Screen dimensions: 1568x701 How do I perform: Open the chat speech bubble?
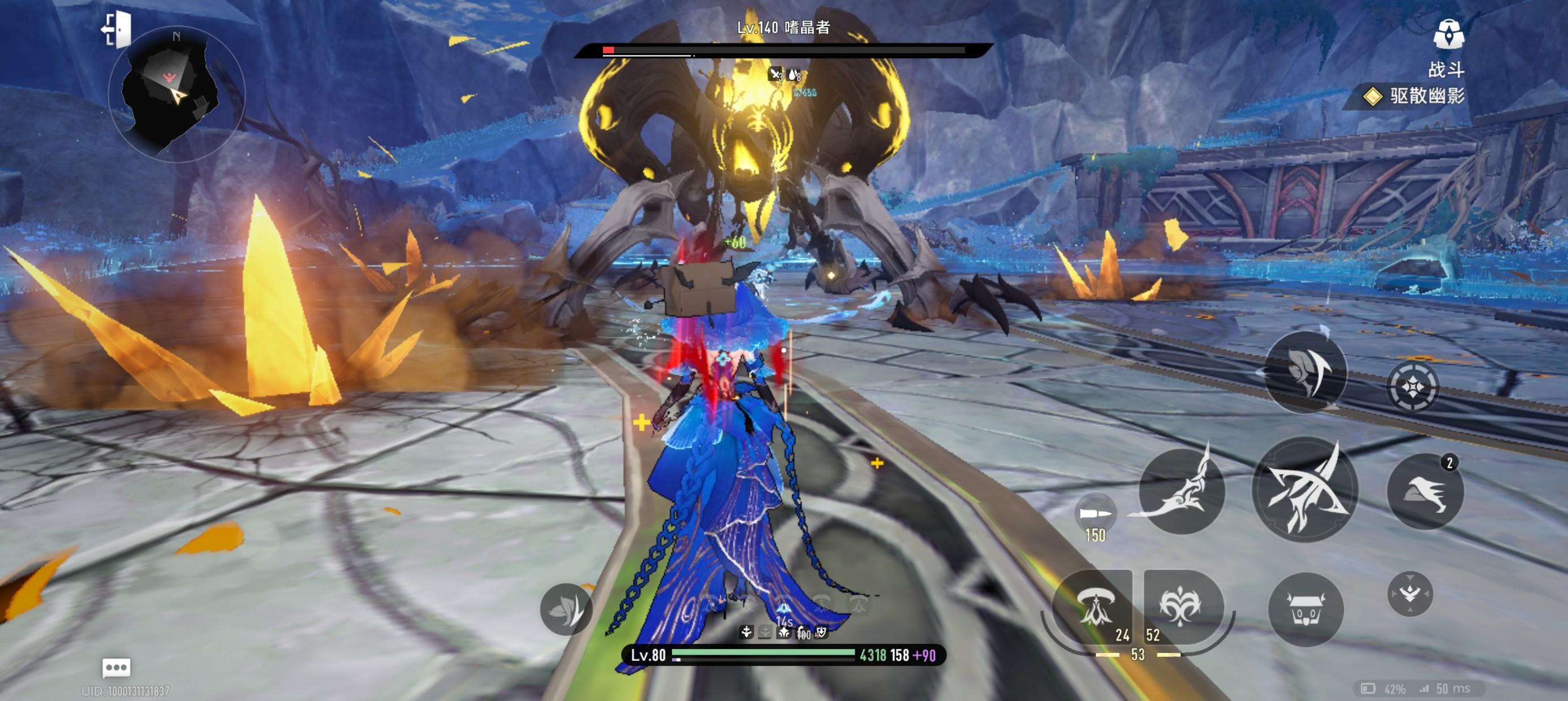click(x=115, y=668)
